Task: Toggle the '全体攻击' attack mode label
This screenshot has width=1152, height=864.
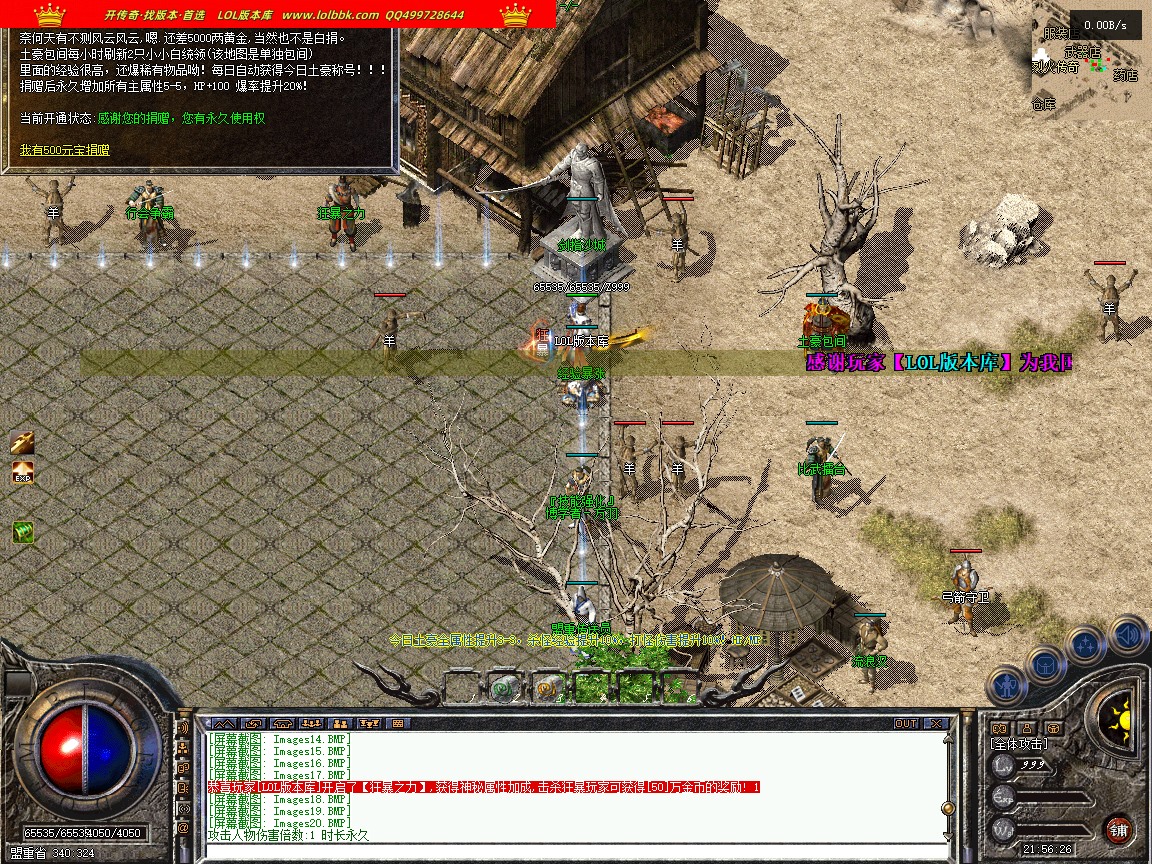Action: coord(1018,744)
